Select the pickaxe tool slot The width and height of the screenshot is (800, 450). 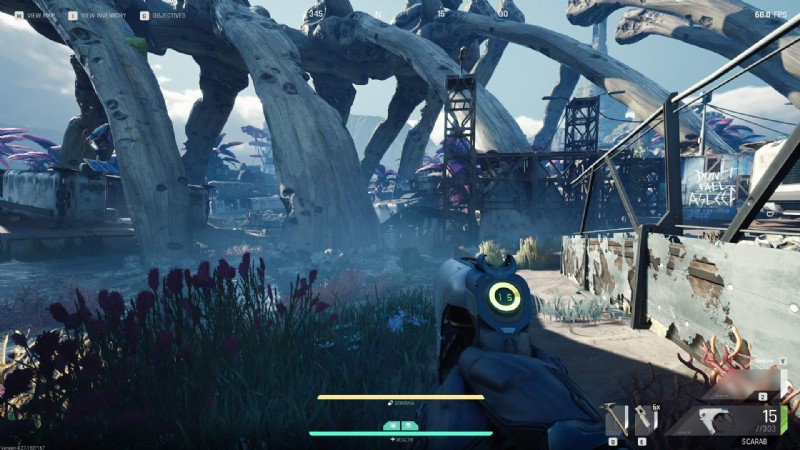(x=616, y=420)
